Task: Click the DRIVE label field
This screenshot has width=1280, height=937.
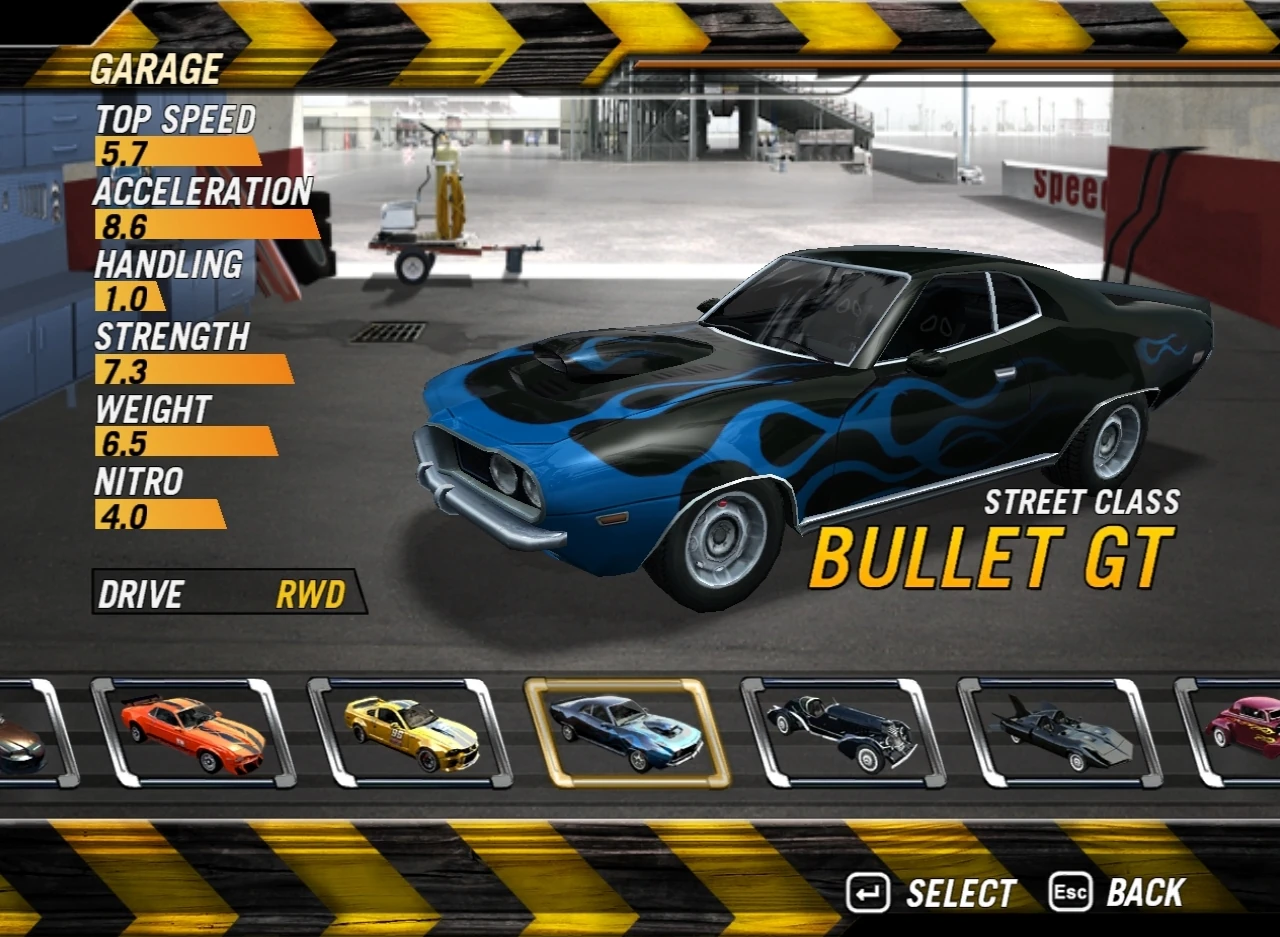Action: coord(140,594)
